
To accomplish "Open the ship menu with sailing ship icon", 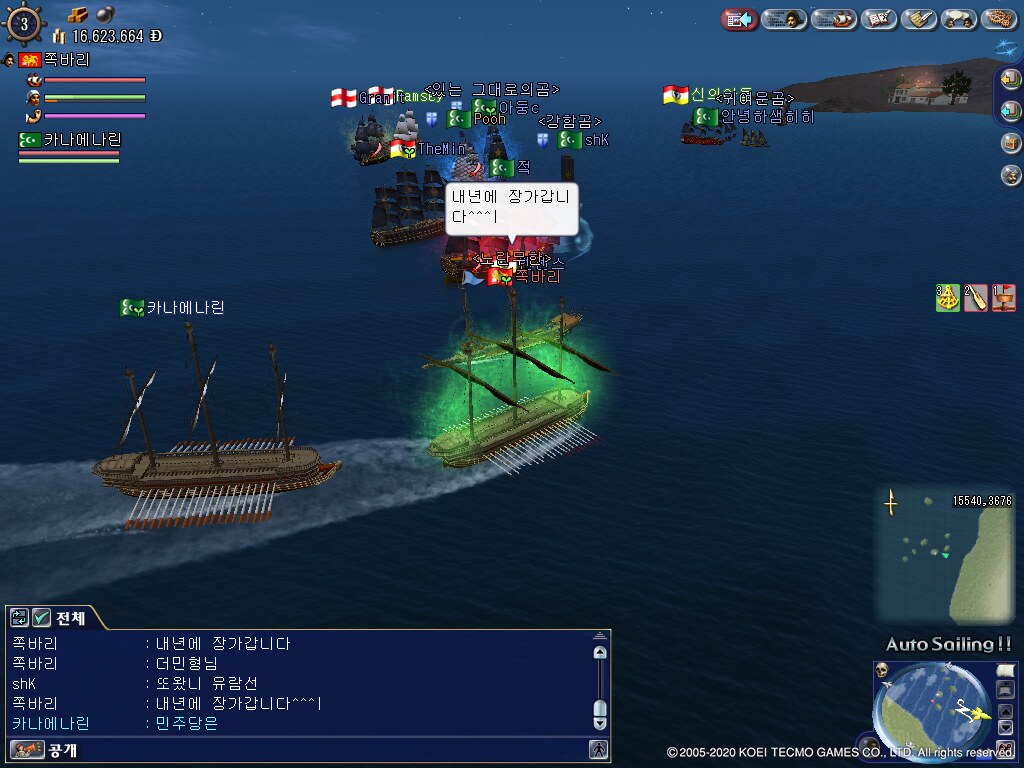I will pos(833,19).
